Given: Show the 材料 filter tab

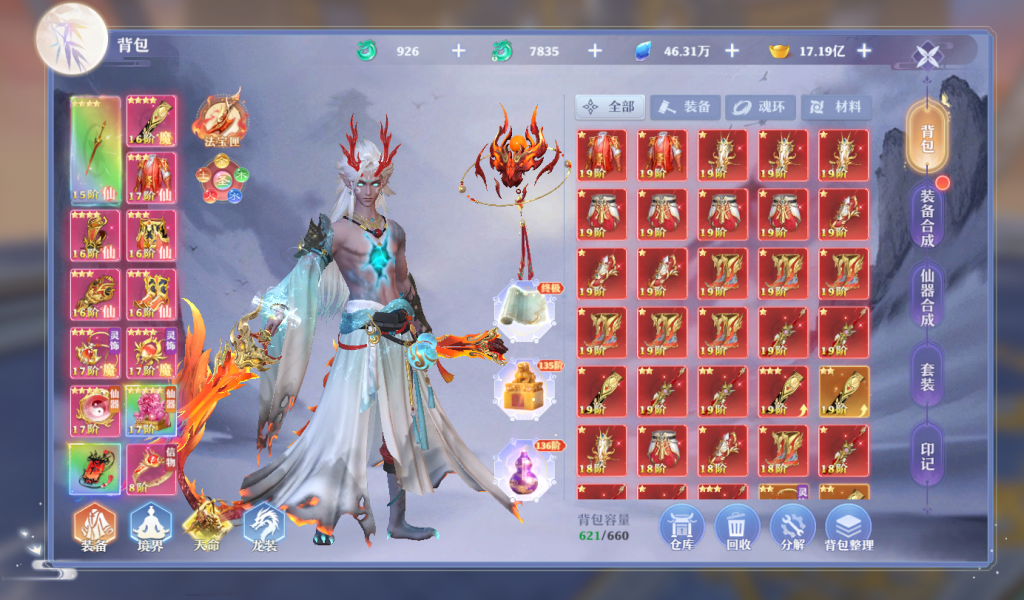Looking at the screenshot, I should 836,107.
